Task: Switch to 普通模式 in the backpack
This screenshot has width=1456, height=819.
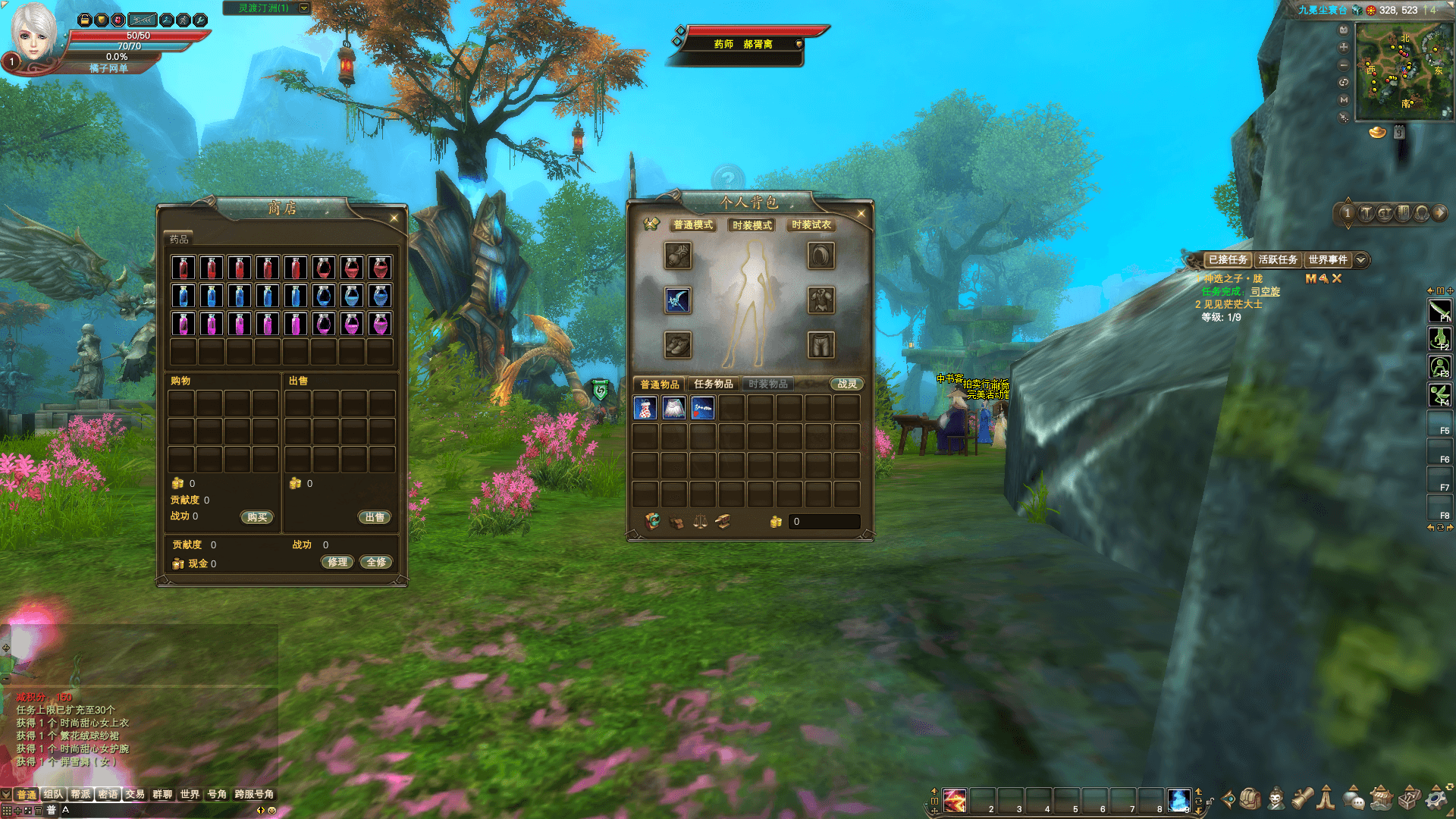Action: [693, 225]
